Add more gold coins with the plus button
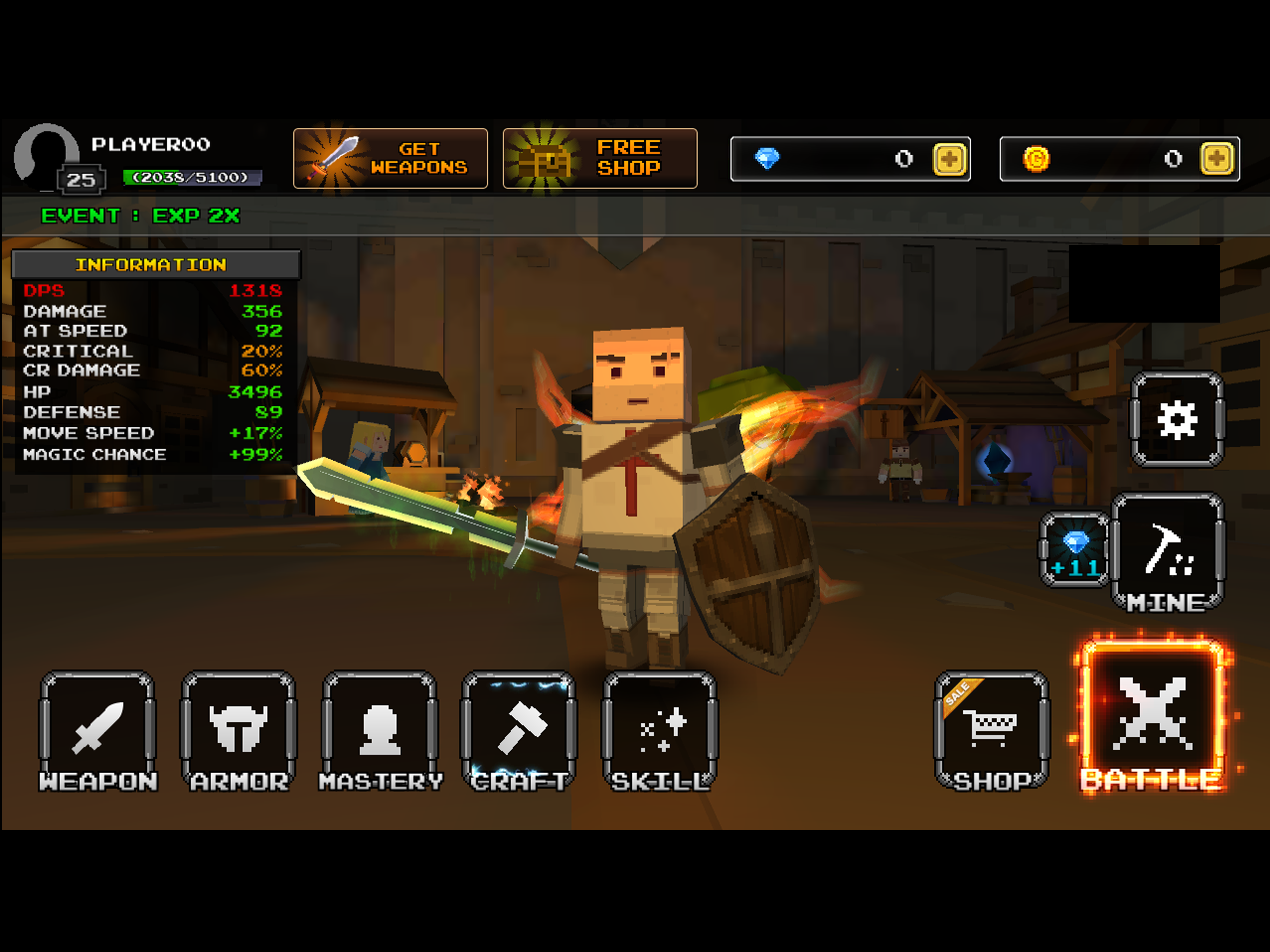 tap(1217, 159)
